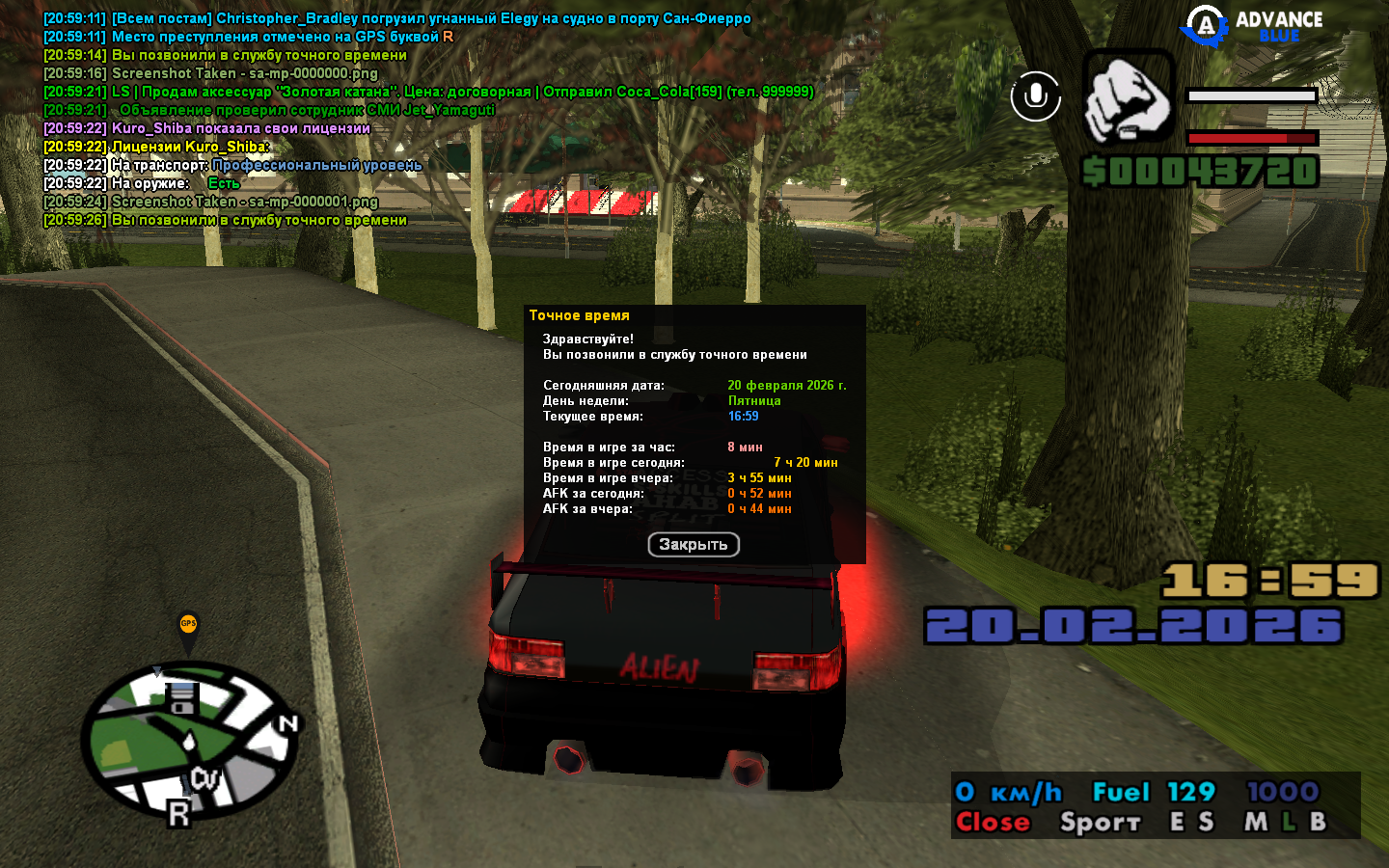Click the orange GPS marker above minimap

pyautogui.click(x=188, y=626)
